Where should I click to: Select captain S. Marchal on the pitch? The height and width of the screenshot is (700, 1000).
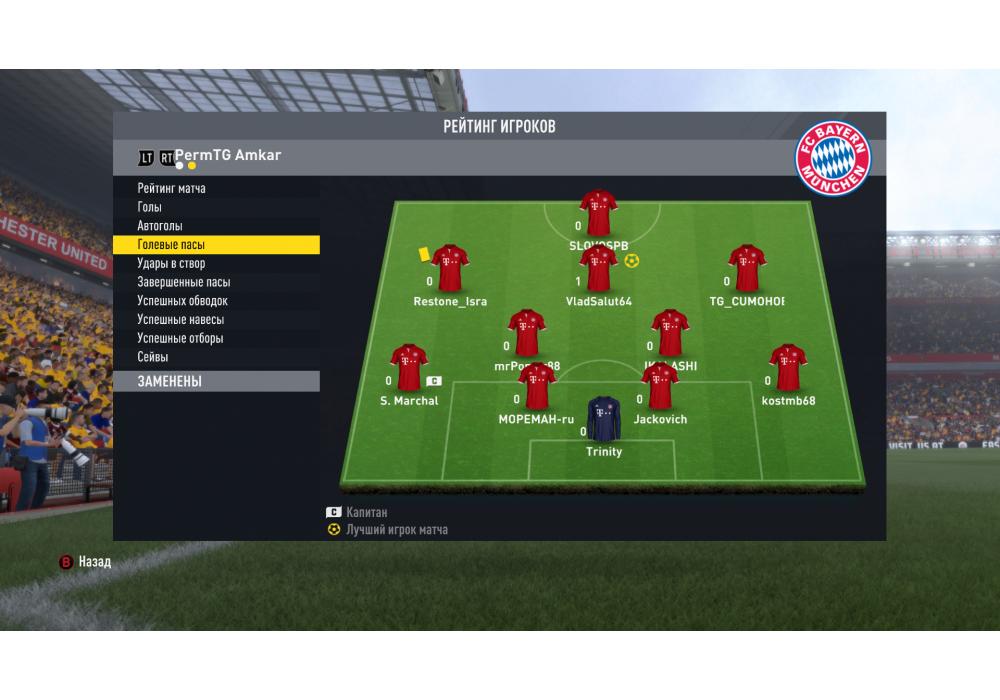coord(408,367)
